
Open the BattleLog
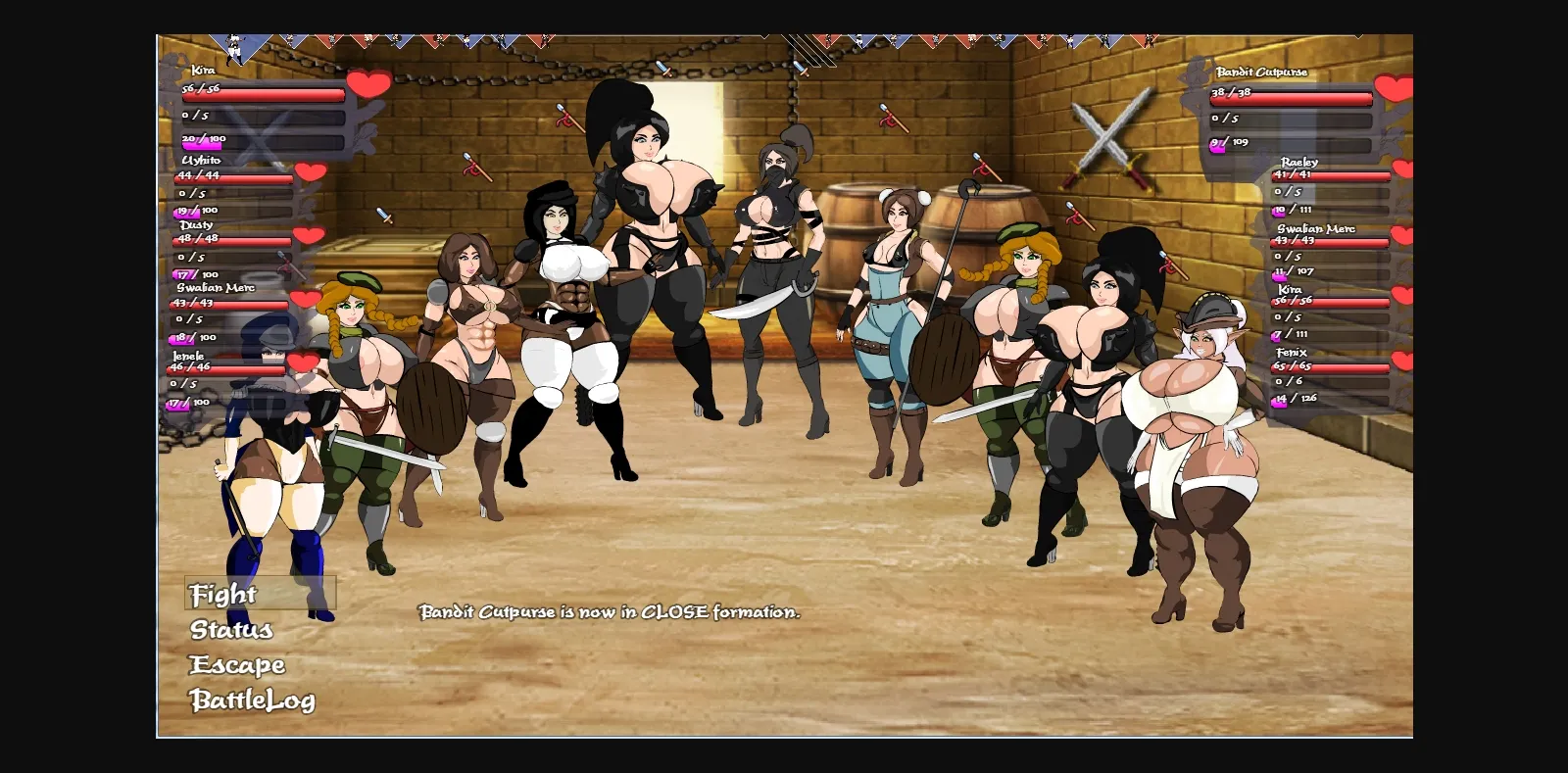[x=253, y=701]
